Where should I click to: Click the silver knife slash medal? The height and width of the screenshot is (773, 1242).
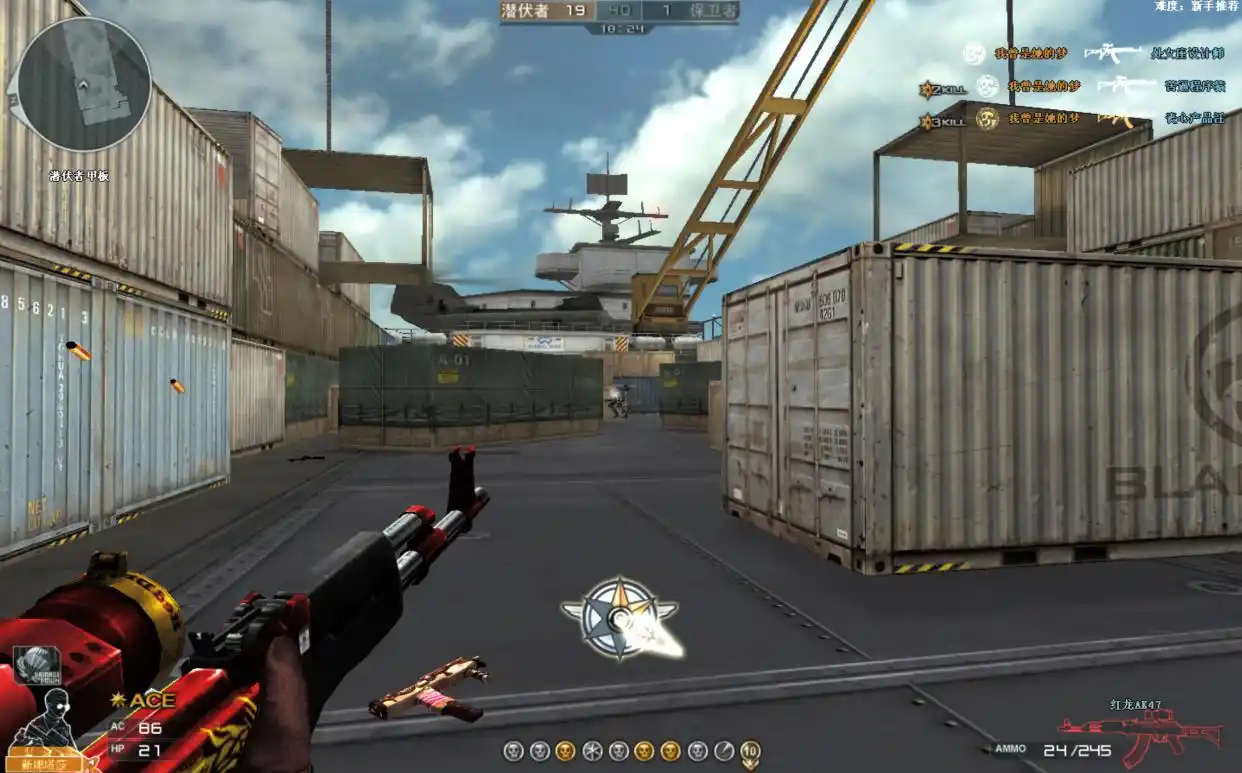724,751
